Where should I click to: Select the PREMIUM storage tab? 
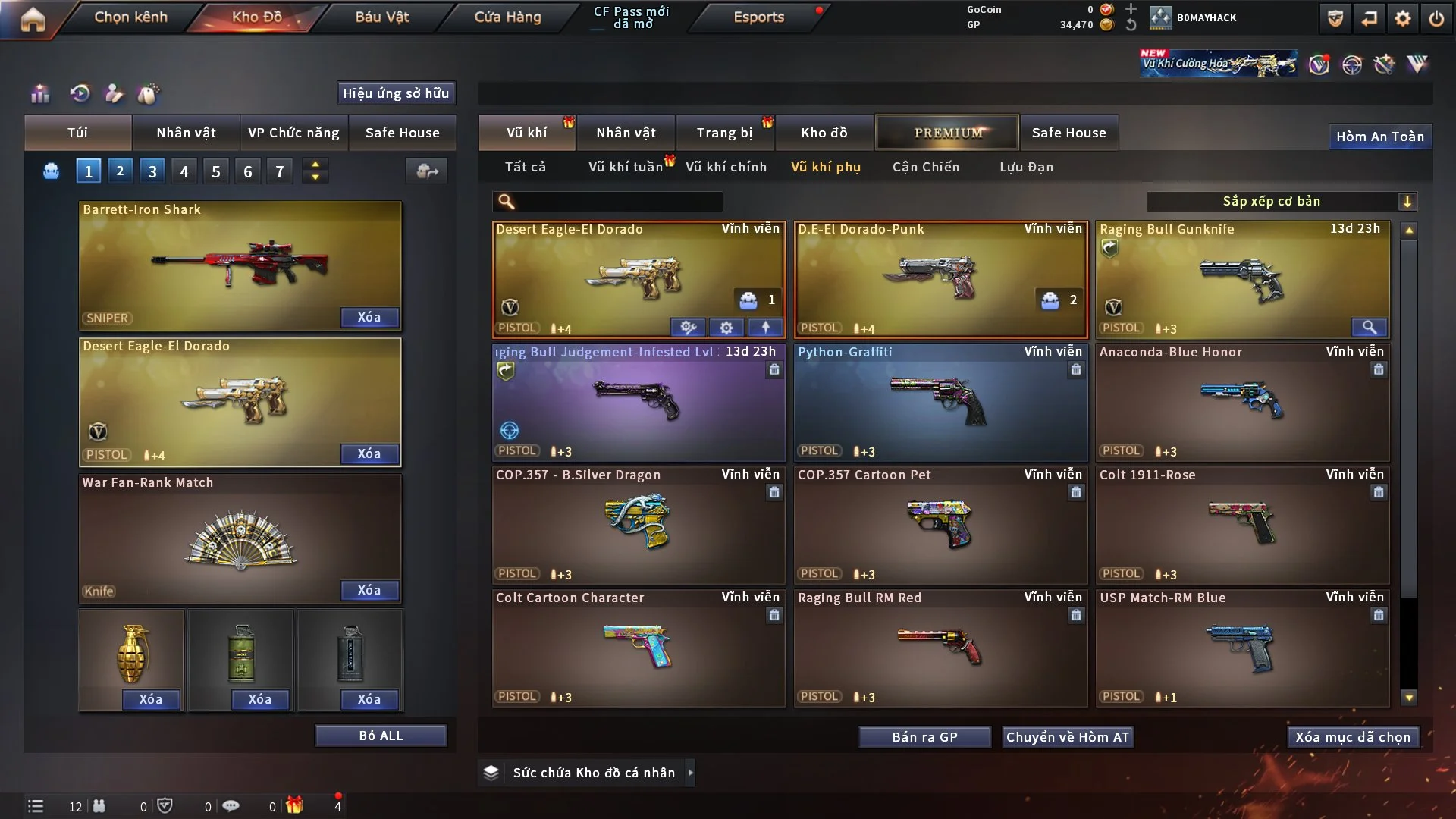click(x=947, y=133)
